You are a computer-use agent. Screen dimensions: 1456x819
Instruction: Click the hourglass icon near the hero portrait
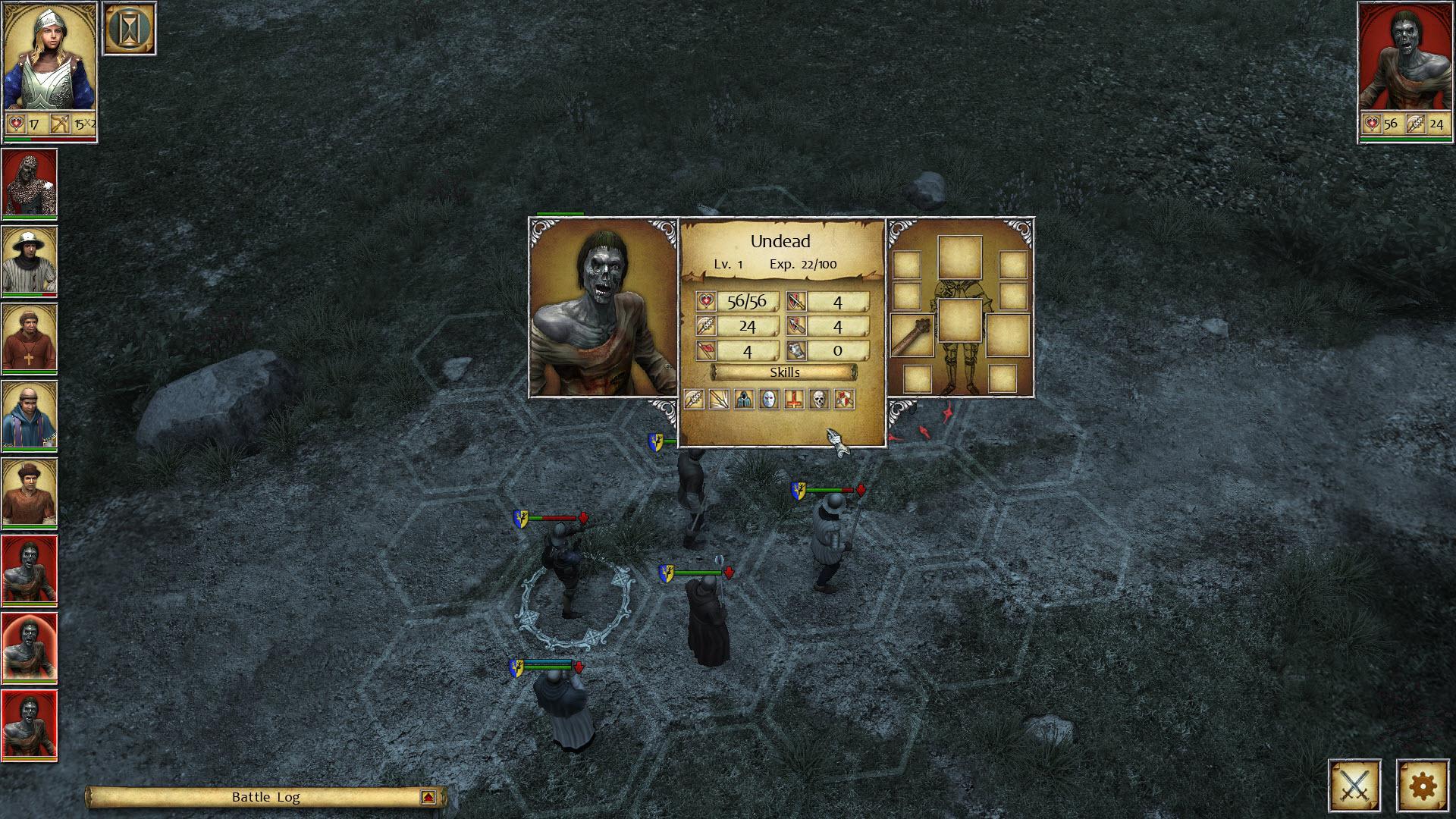point(129,27)
